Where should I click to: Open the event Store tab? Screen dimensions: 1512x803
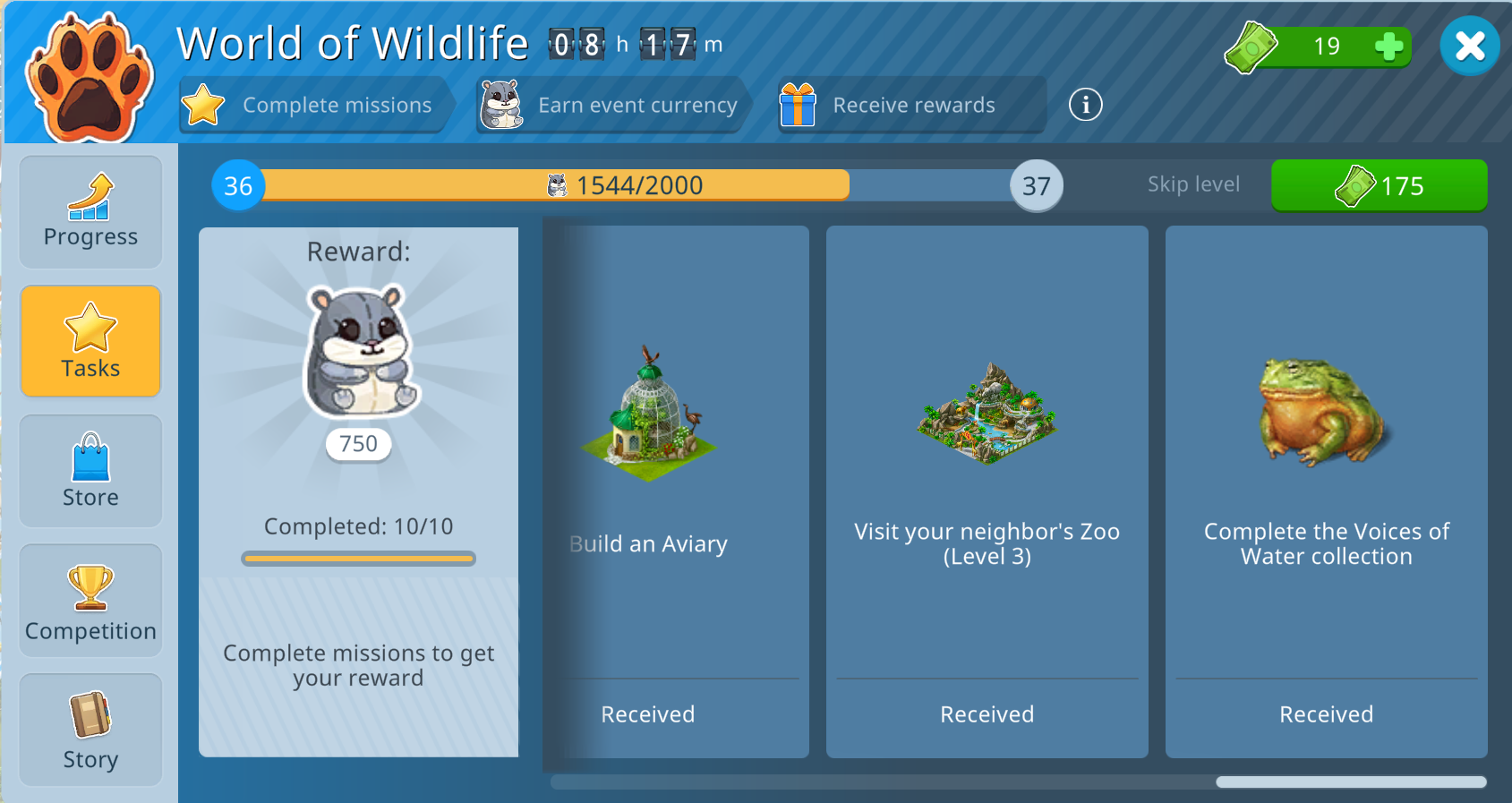(90, 471)
